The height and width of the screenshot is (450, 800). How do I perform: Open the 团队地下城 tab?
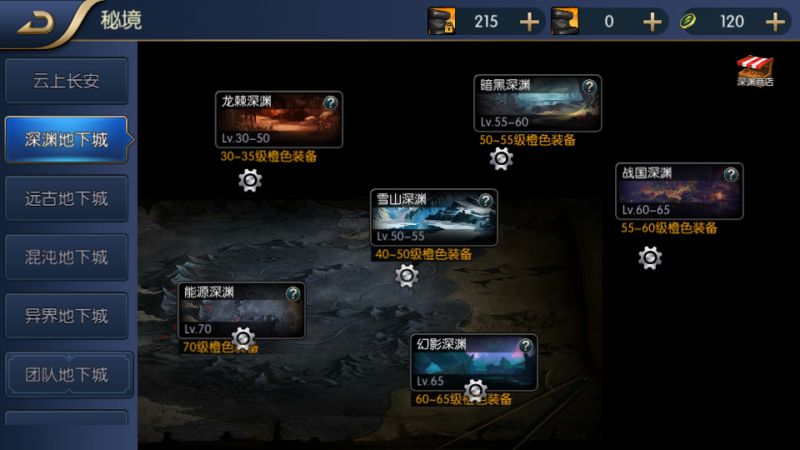coord(66,375)
